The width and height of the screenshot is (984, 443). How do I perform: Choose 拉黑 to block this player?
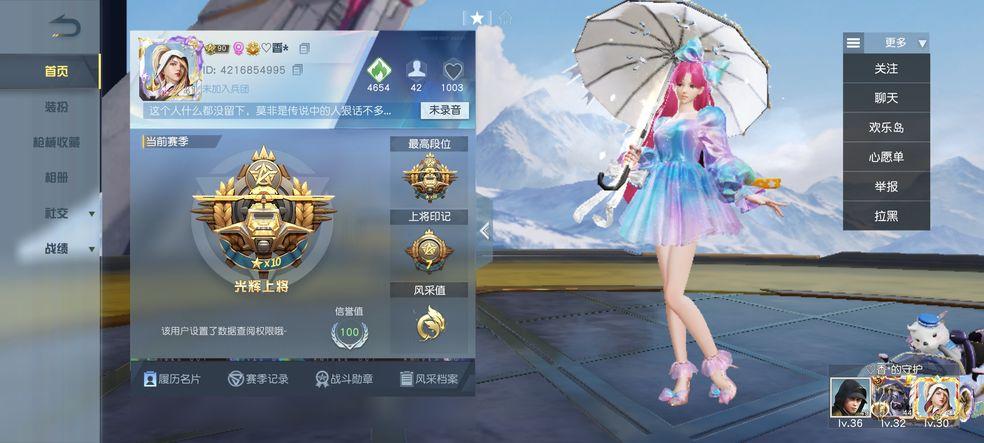coord(886,216)
